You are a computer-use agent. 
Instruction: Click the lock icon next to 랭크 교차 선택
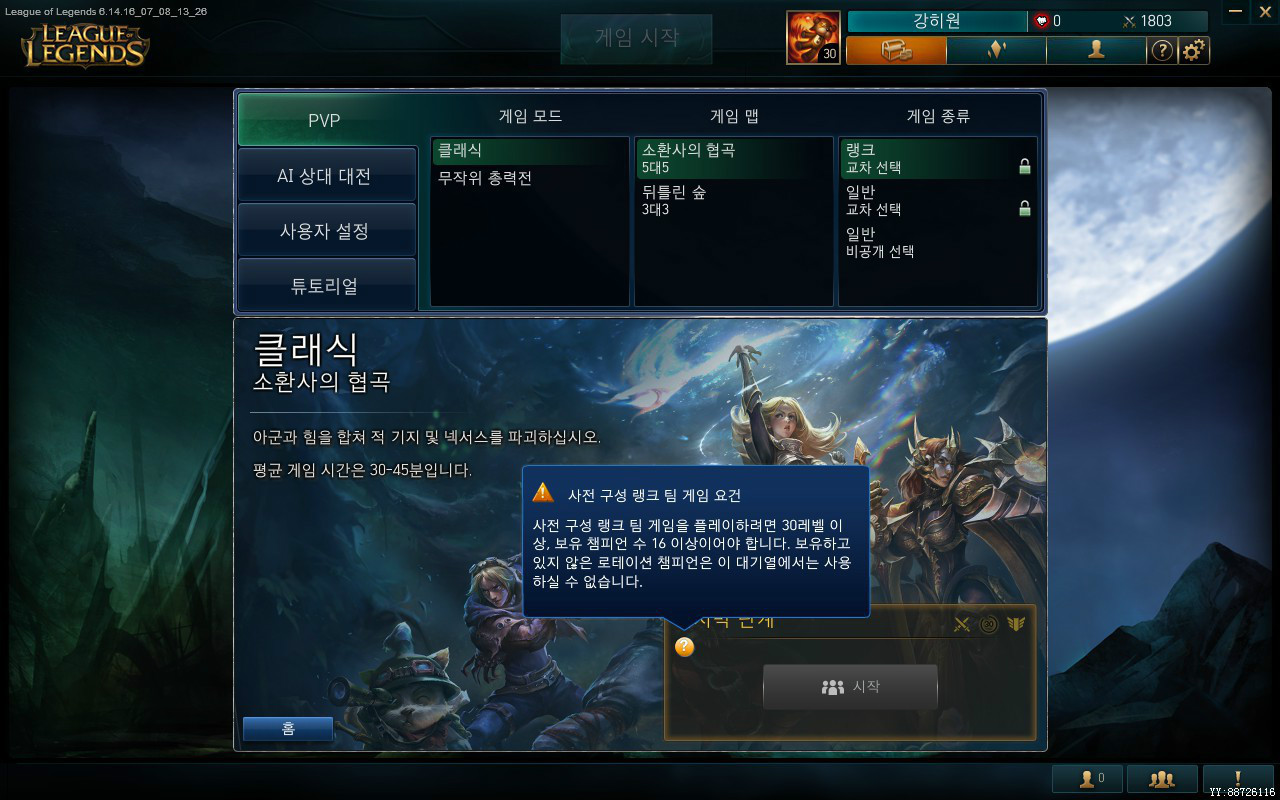coord(1024,166)
